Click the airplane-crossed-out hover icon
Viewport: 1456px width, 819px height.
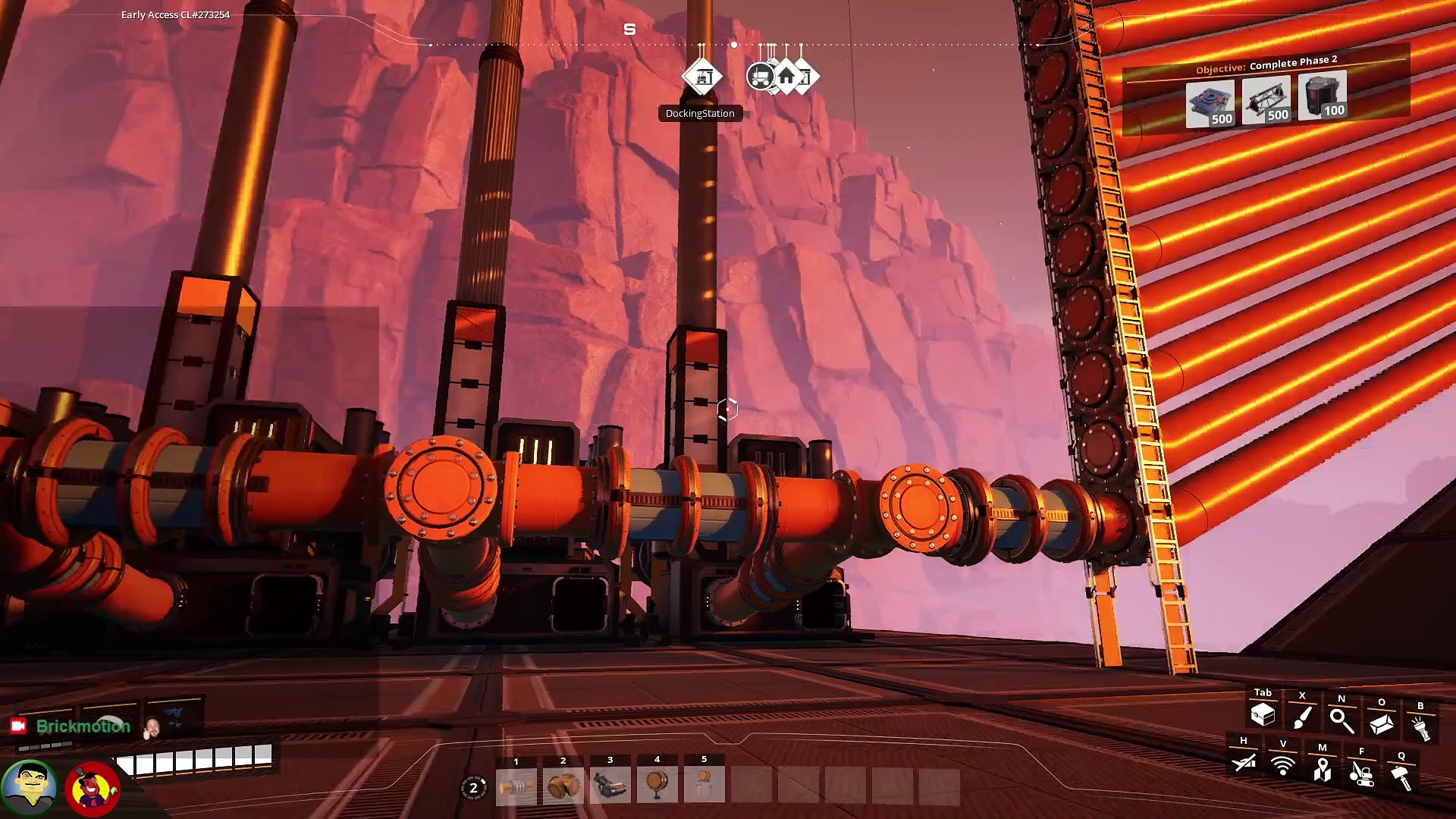point(1244,762)
